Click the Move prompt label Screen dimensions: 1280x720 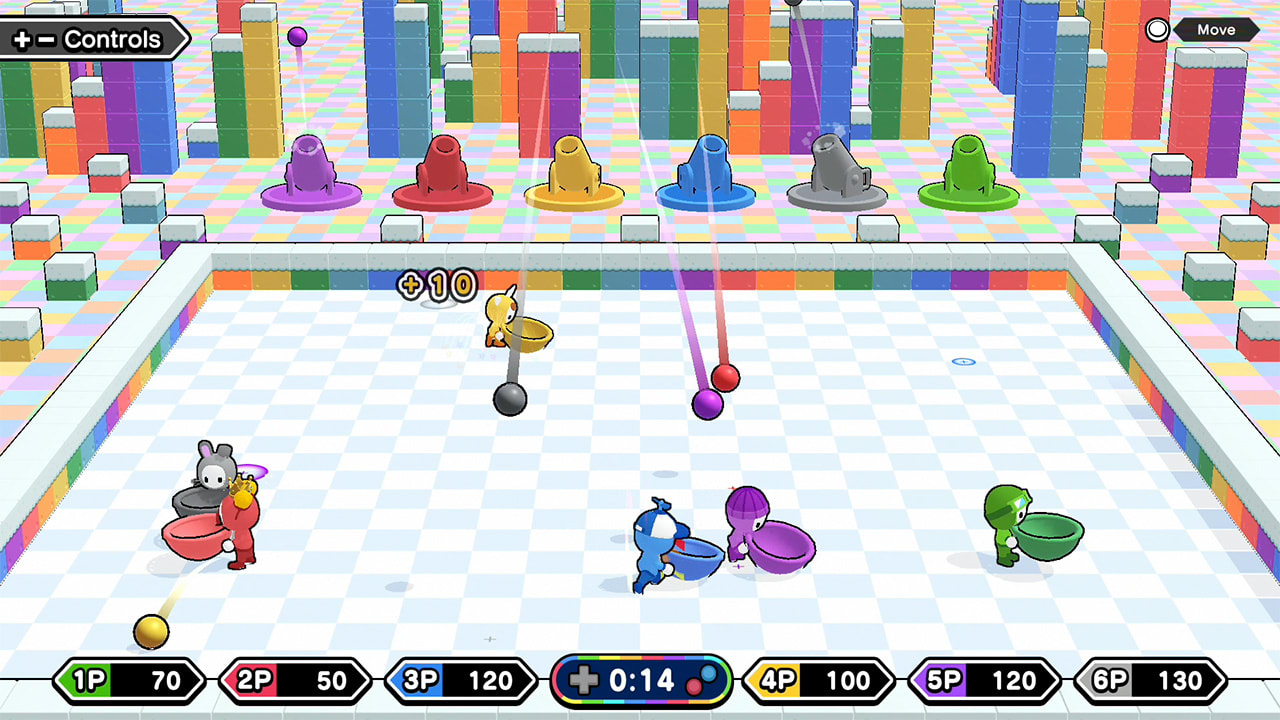1216,30
